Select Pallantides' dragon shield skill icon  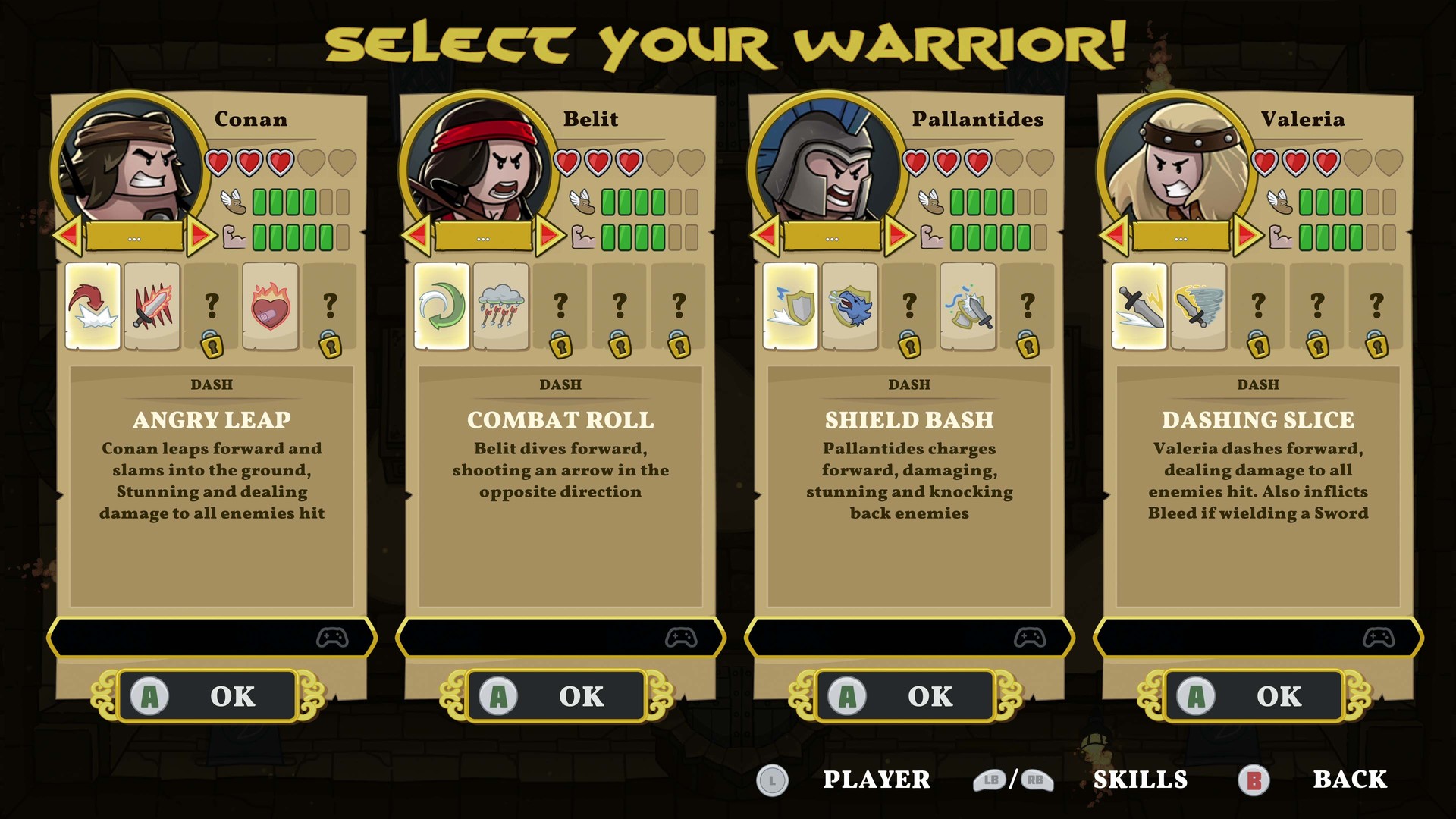(849, 306)
